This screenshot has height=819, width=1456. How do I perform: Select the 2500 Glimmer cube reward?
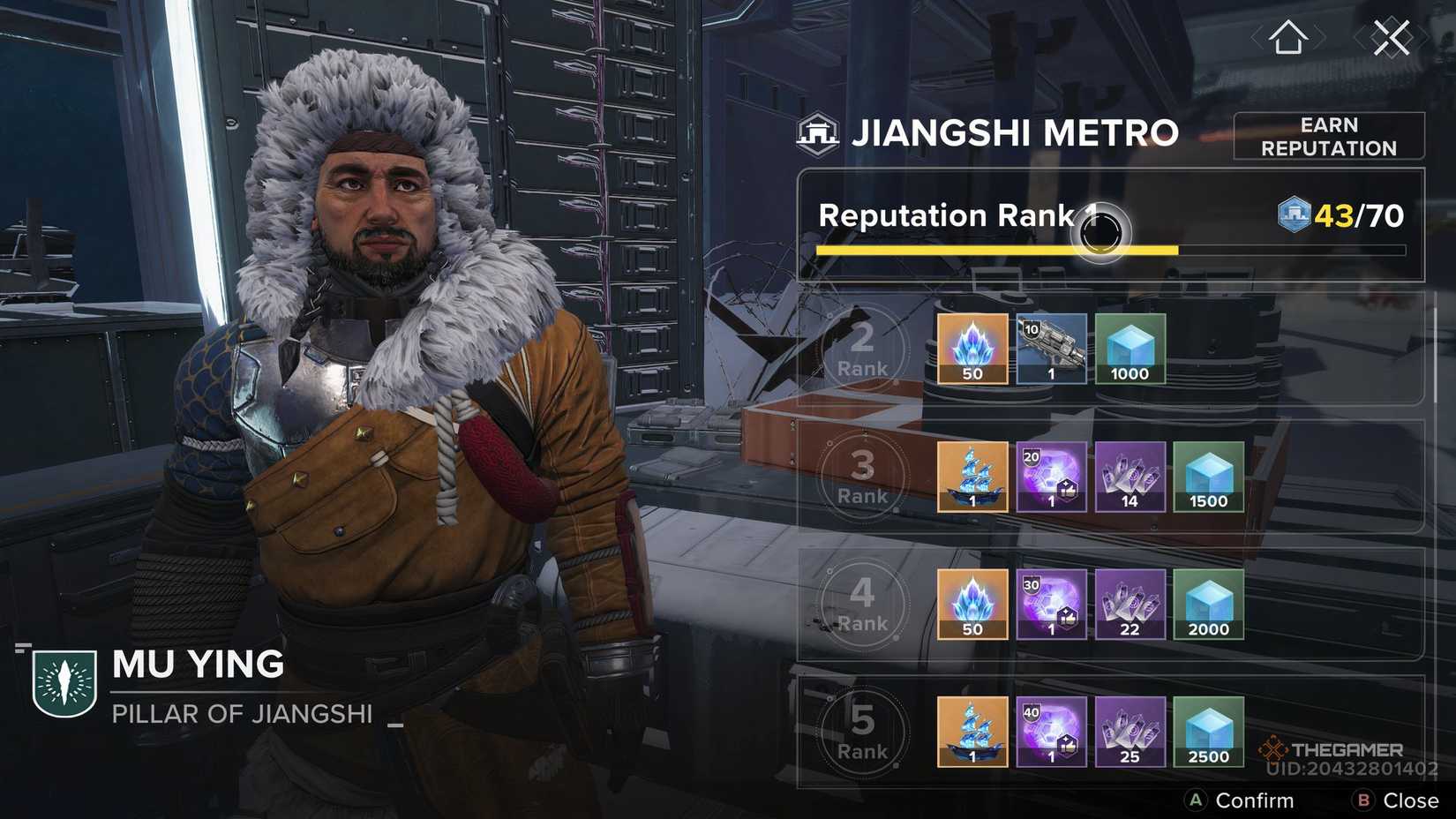[x=1208, y=732]
